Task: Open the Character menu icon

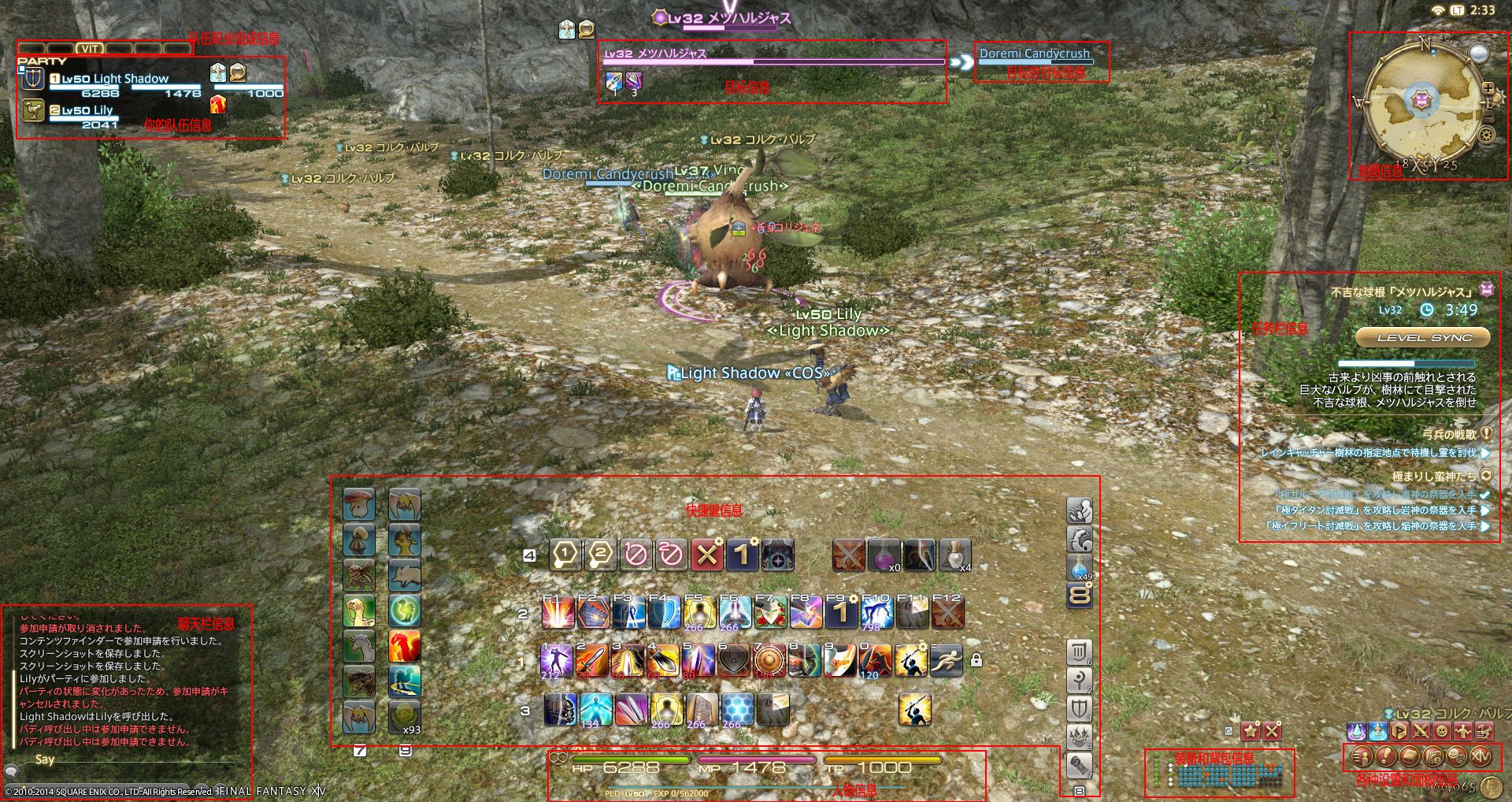Action: (x=1363, y=757)
